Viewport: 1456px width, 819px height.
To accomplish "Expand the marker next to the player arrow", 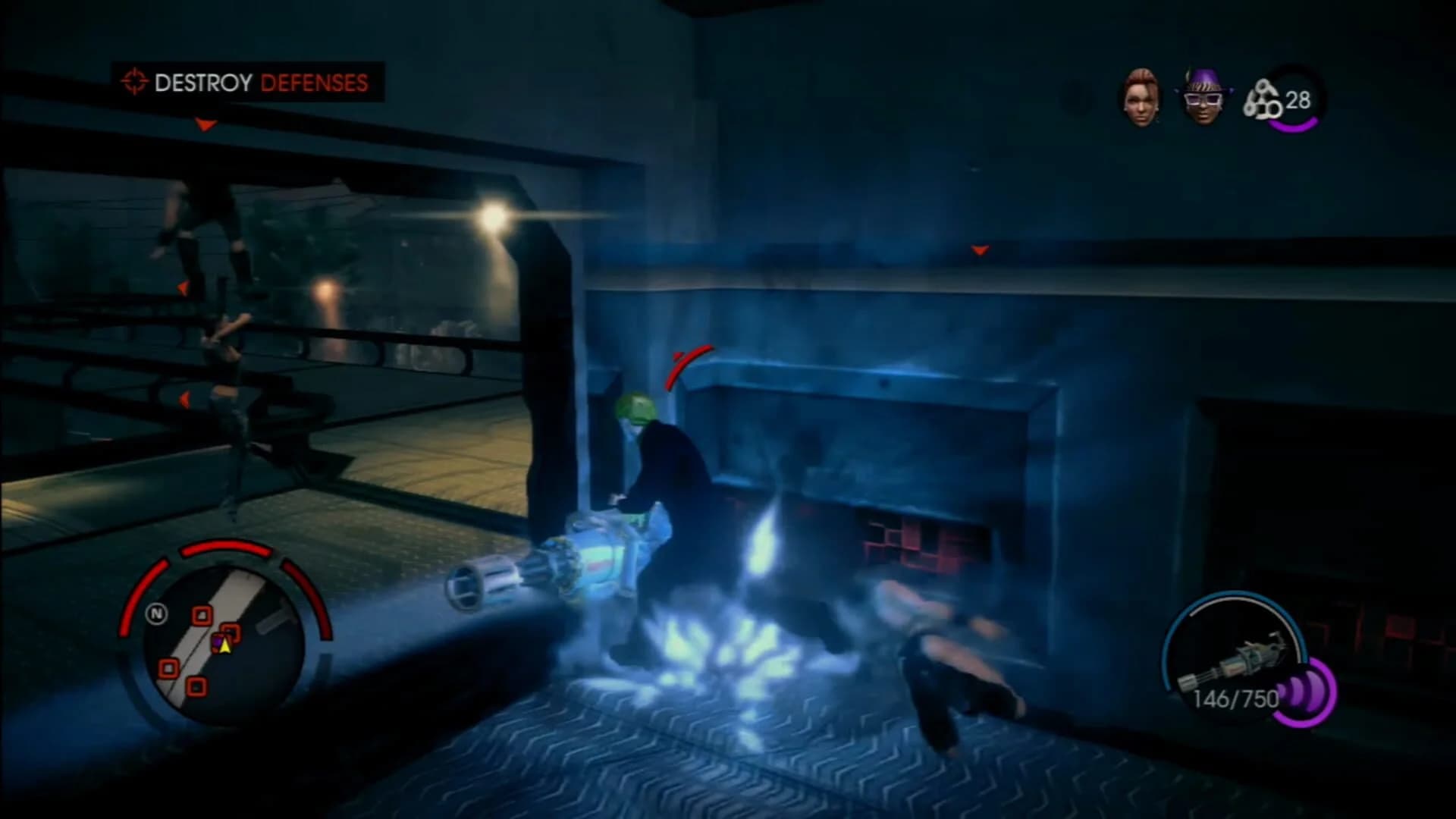I will [x=231, y=632].
